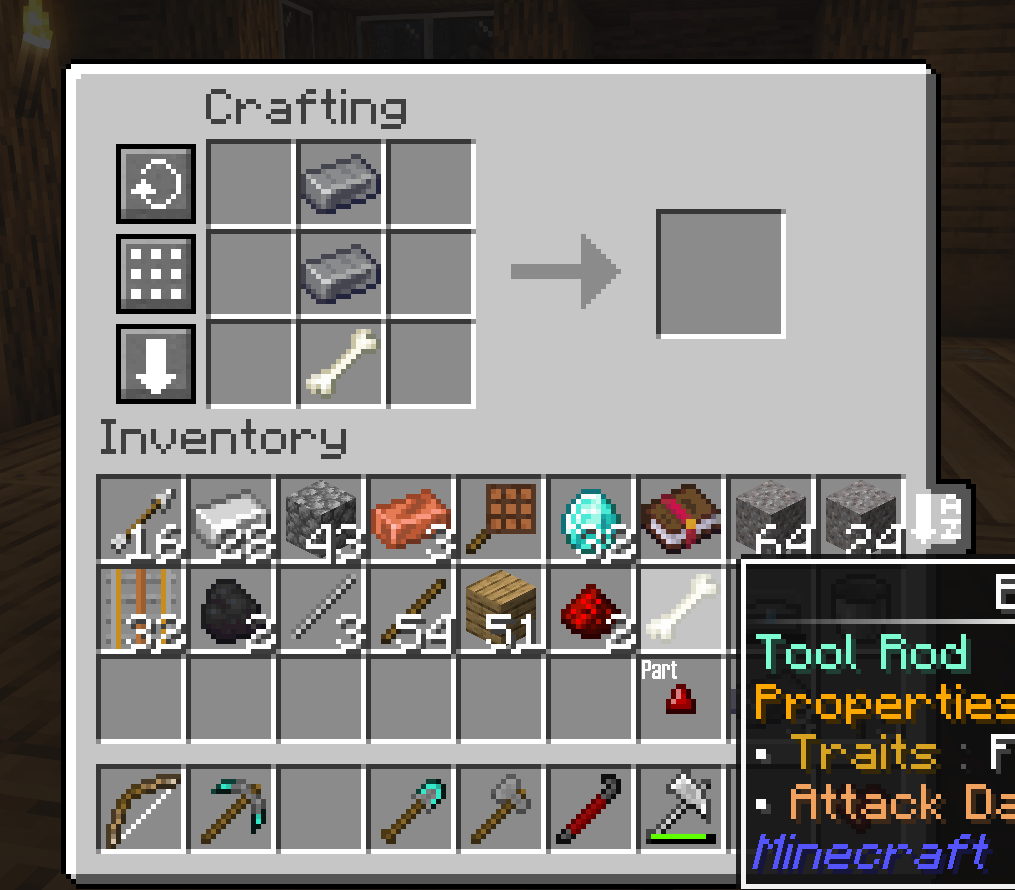Viewport: 1015px width, 890px height.
Task: Pick up the coal from the inventory
Action: 231,608
